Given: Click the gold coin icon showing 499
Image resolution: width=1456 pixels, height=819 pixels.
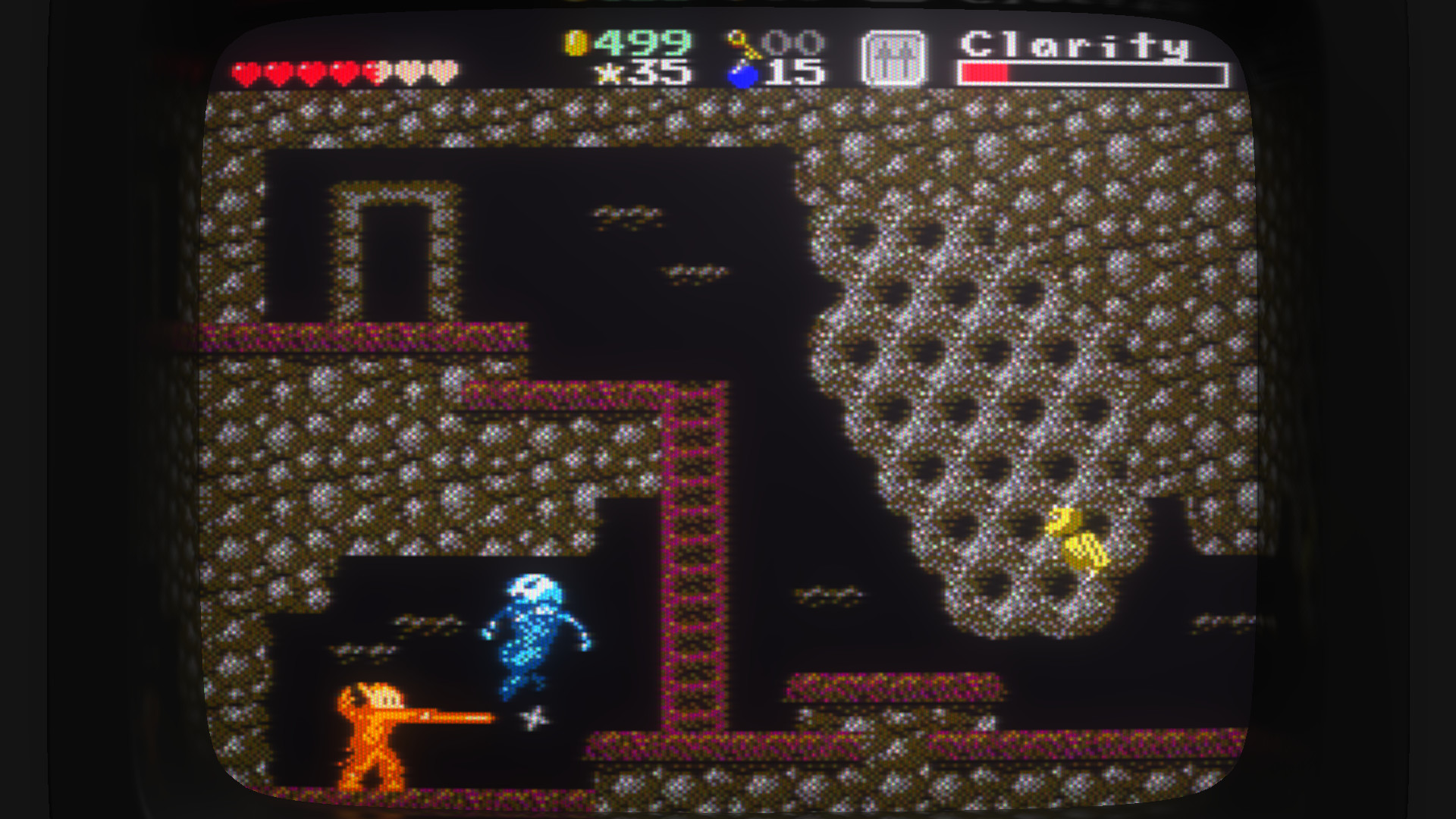Looking at the screenshot, I should pyautogui.click(x=576, y=44).
